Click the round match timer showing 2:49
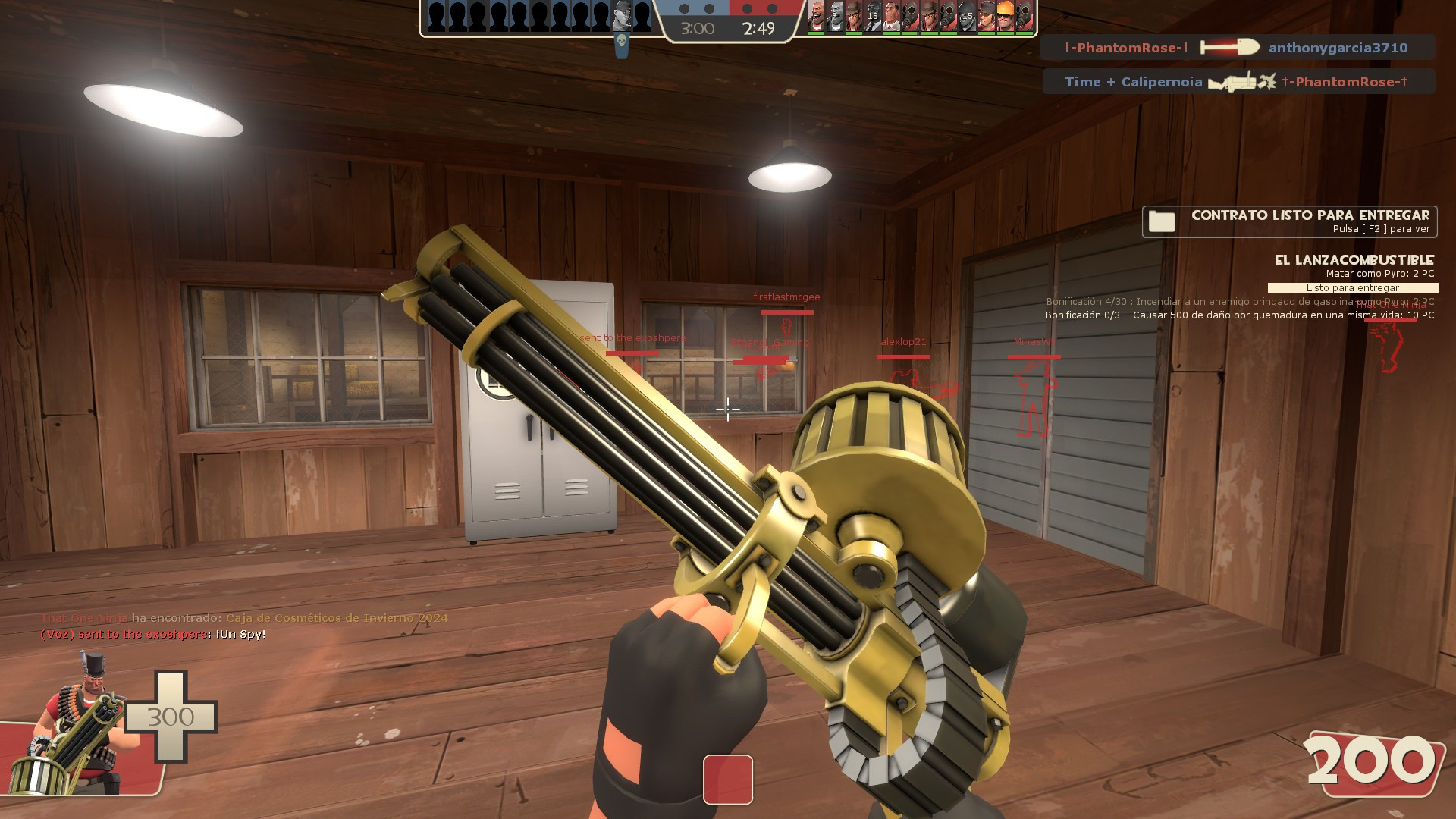The width and height of the screenshot is (1456, 819). pyautogui.click(x=757, y=29)
